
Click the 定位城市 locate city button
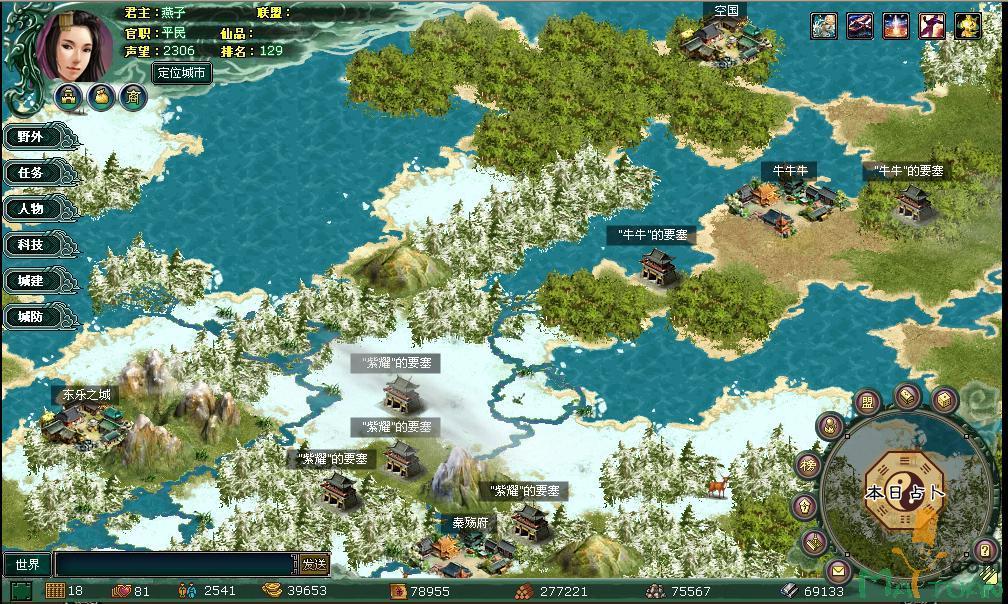[x=182, y=73]
